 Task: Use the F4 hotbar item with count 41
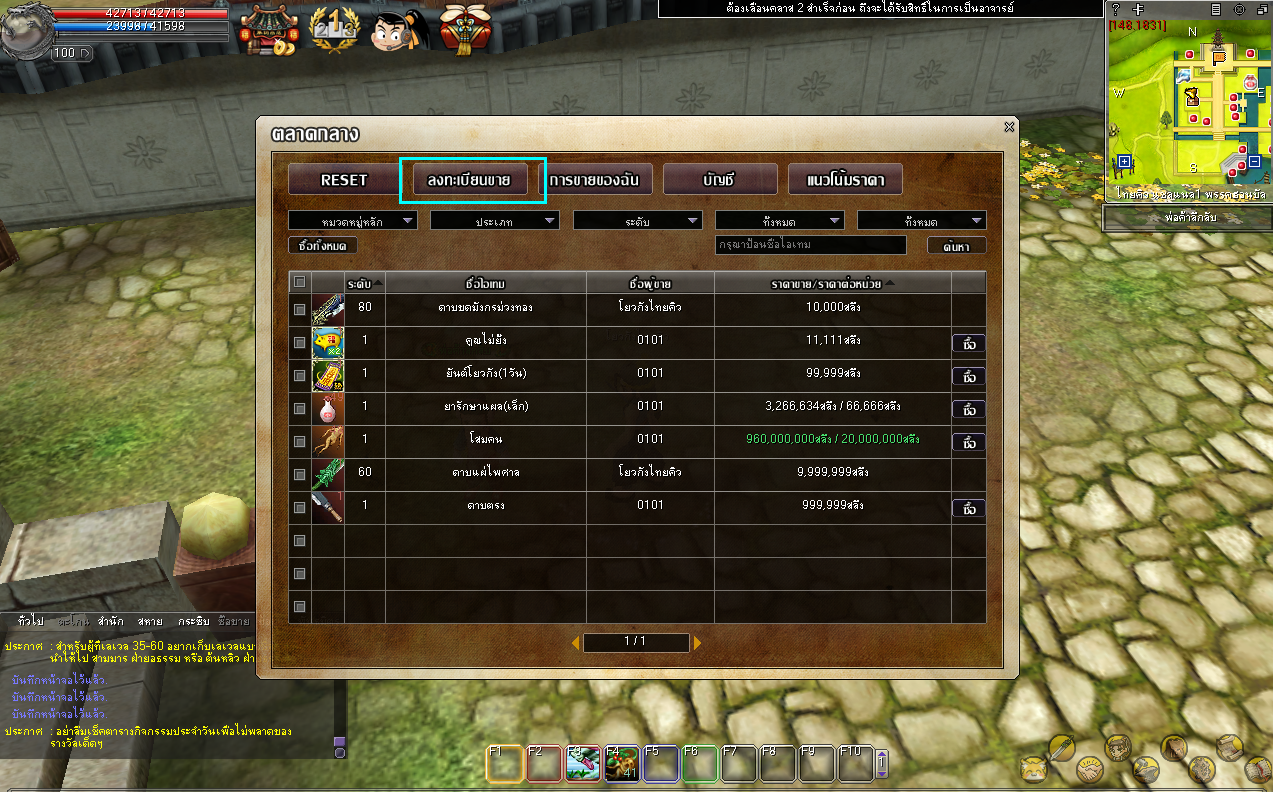[621, 764]
